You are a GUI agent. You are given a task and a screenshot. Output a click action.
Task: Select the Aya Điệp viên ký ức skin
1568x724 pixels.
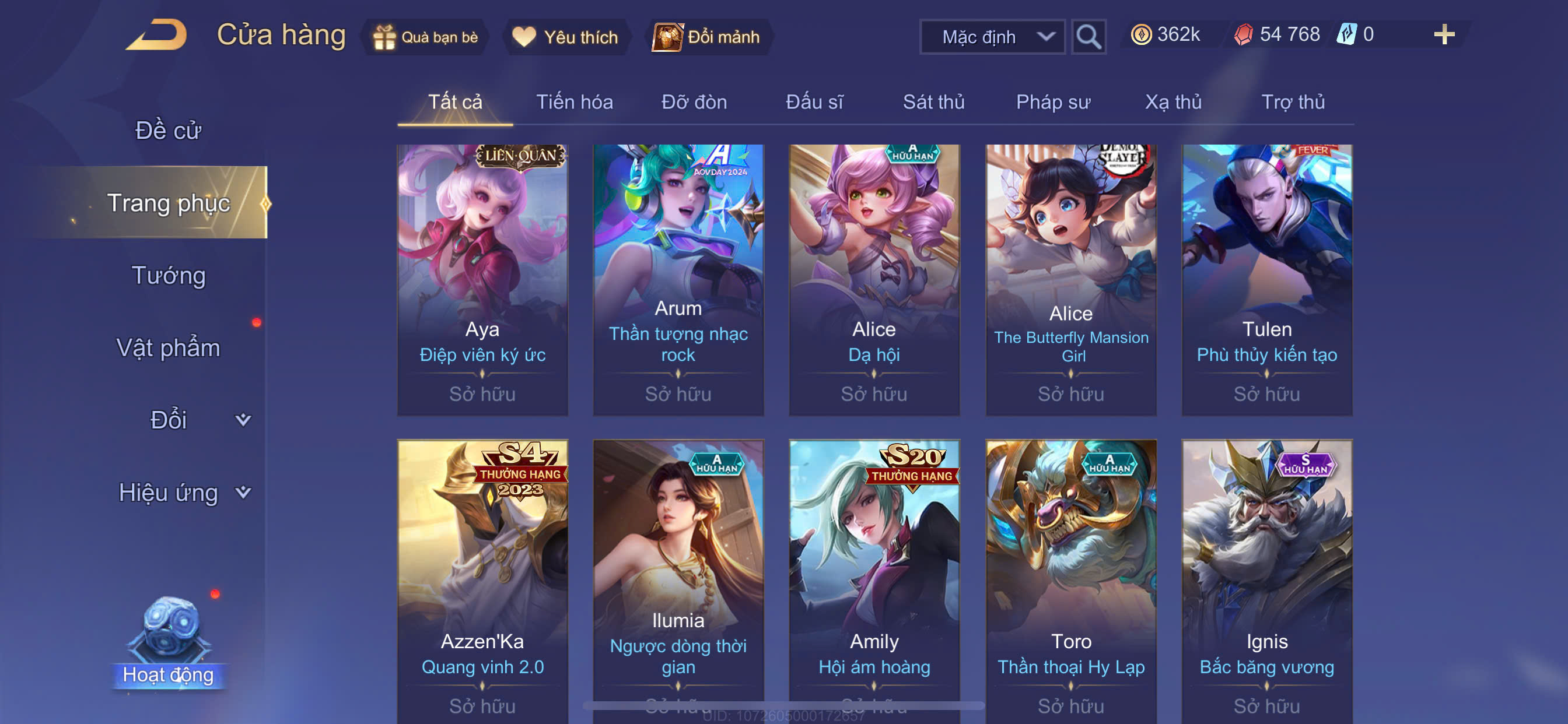point(482,280)
